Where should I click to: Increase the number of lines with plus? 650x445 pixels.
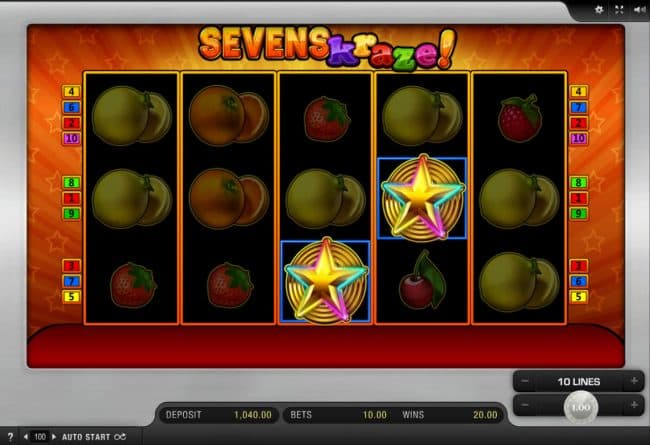[633, 381]
